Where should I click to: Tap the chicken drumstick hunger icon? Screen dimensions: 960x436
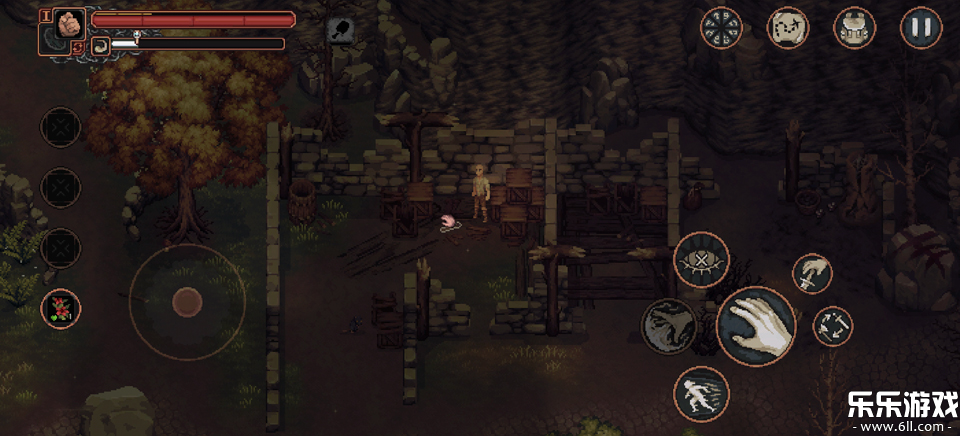click(342, 31)
